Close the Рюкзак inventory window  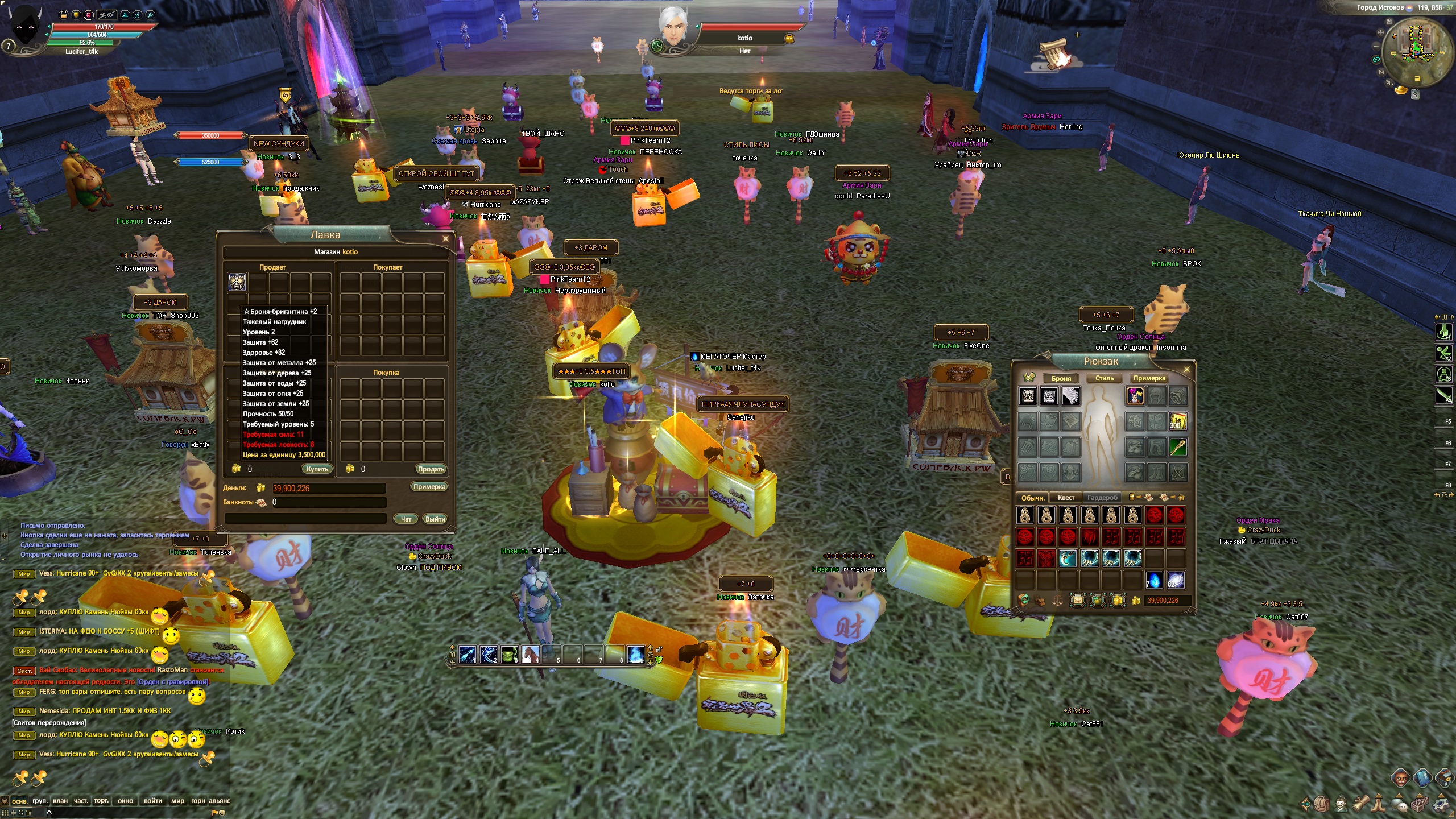[x=1186, y=370]
